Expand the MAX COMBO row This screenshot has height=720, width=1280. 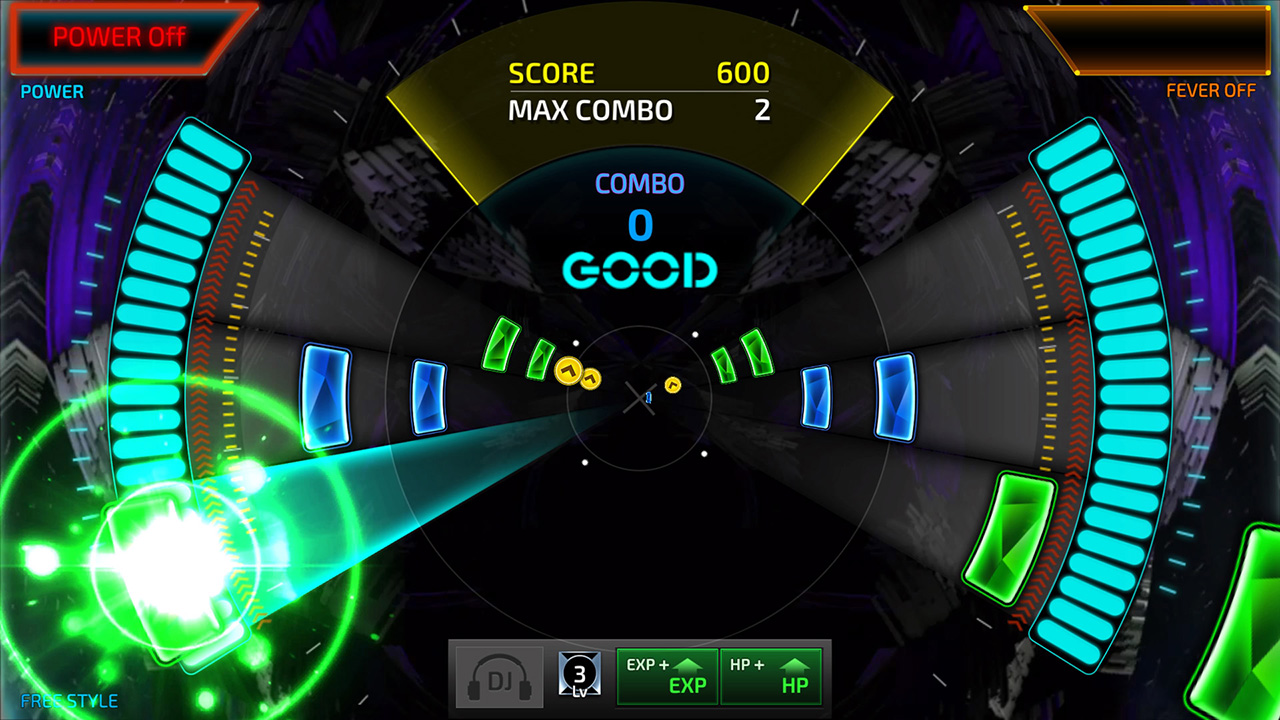click(640, 111)
